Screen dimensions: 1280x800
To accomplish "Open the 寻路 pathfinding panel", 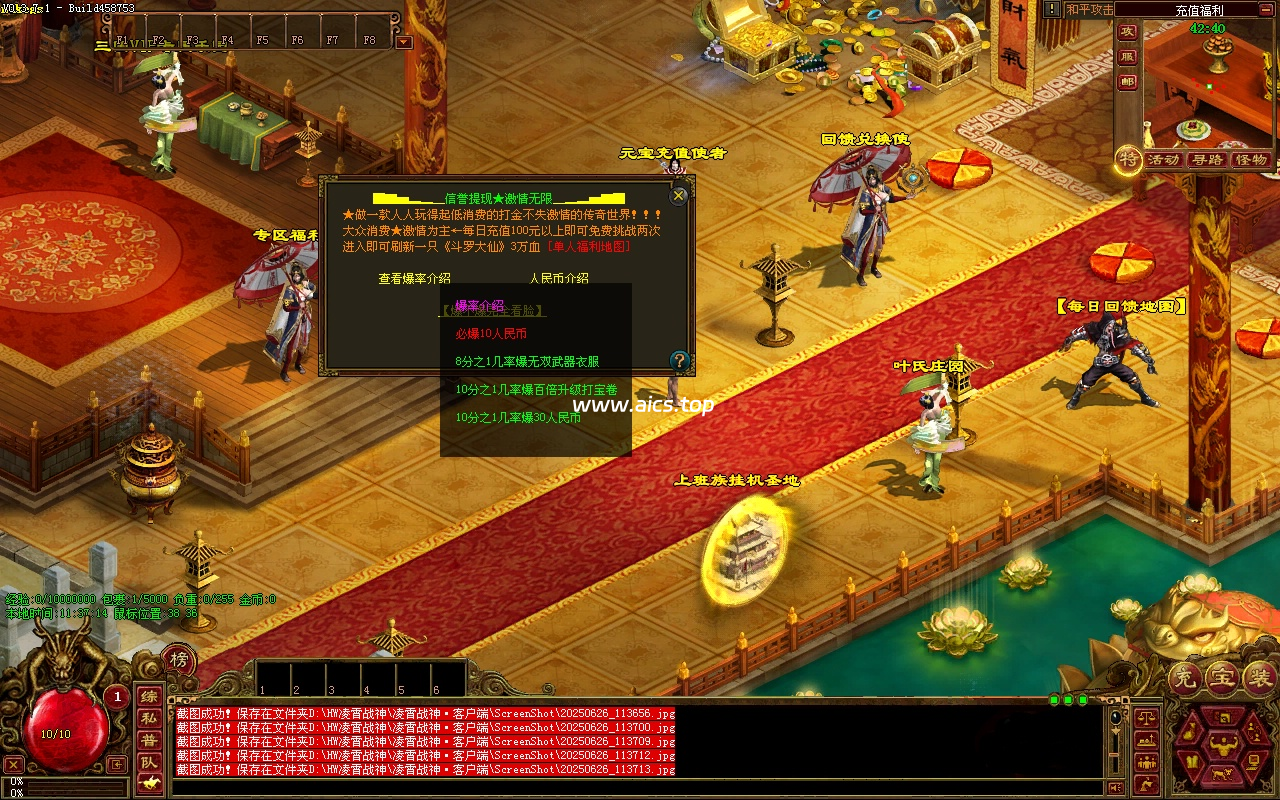I will 1207,160.
